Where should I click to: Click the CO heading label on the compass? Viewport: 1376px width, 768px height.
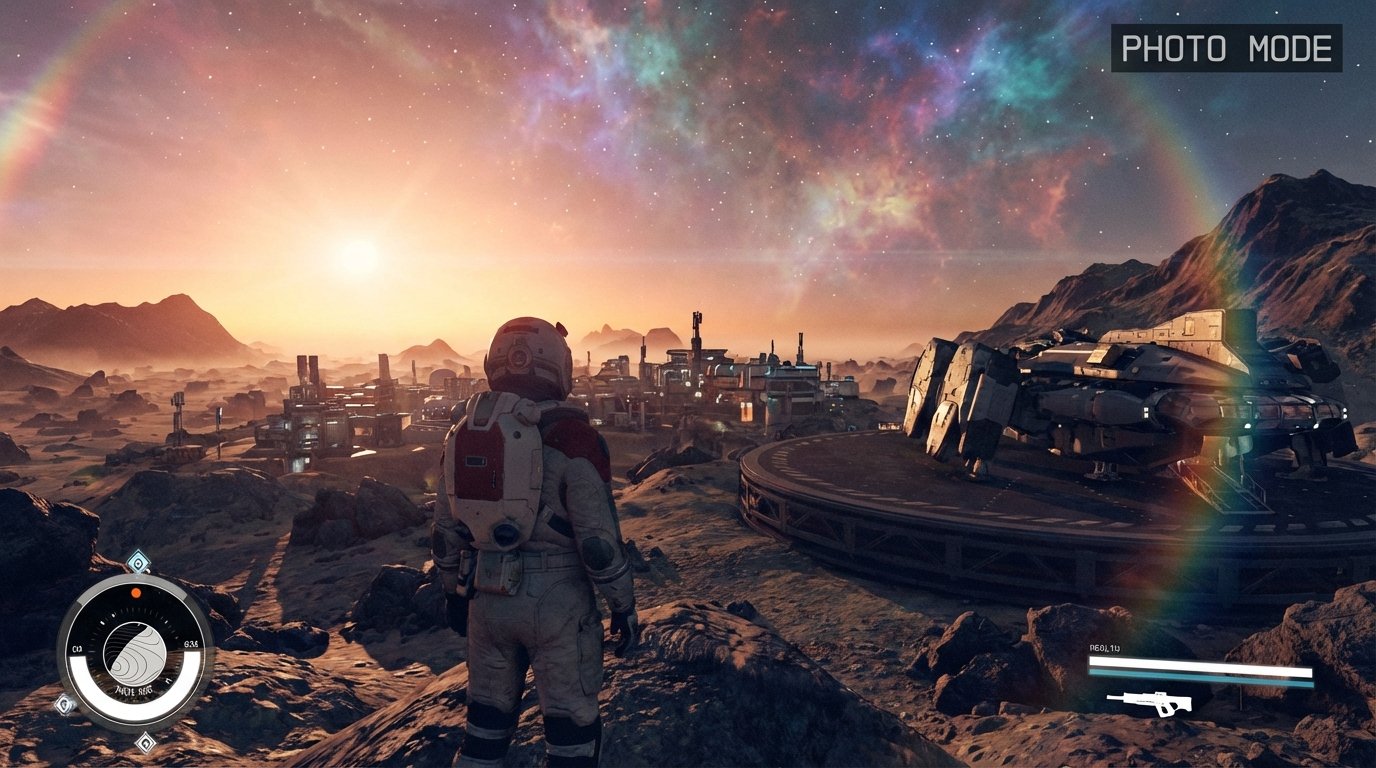(78, 647)
